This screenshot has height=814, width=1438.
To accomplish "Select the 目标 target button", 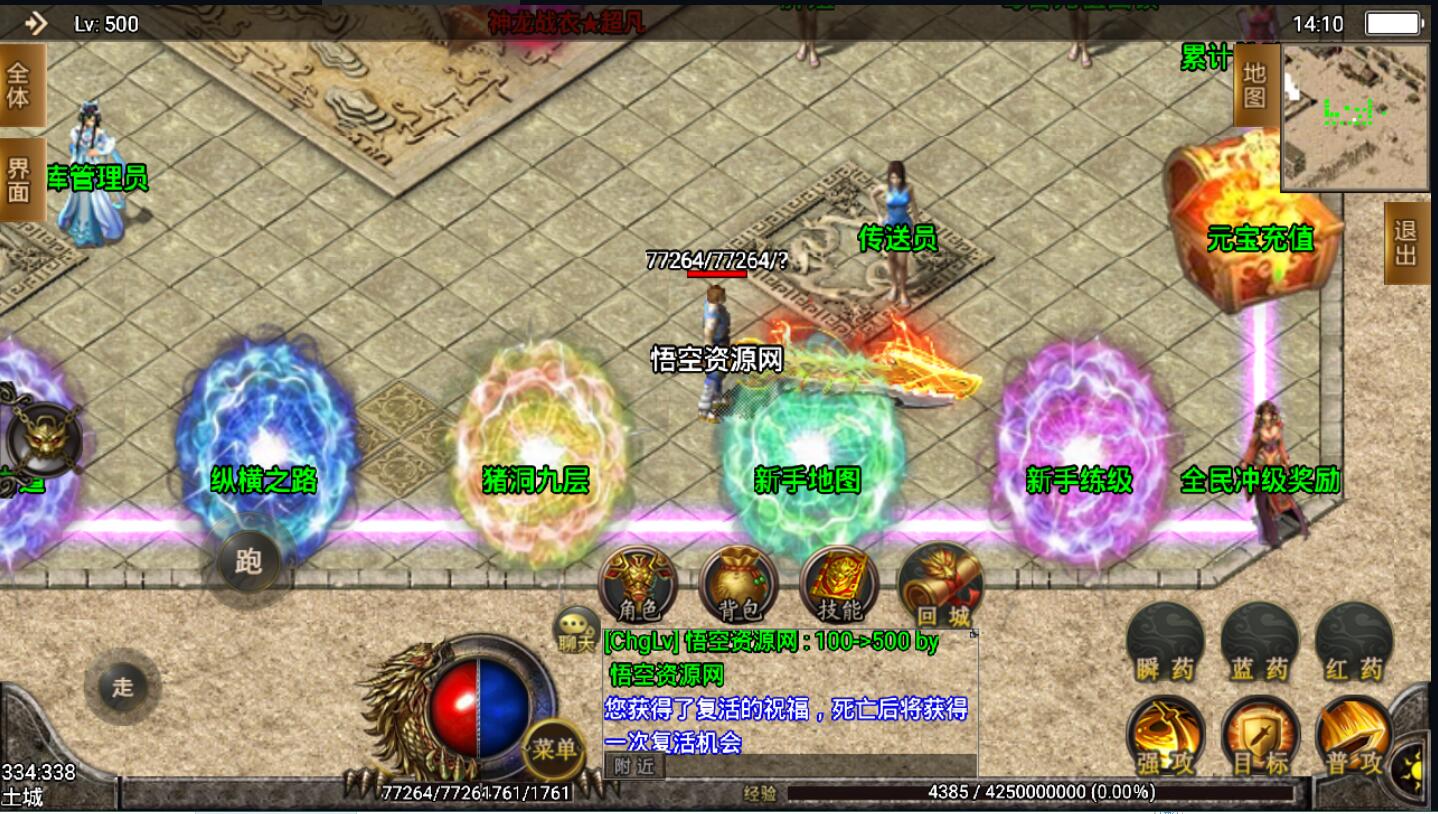I will click(1260, 737).
